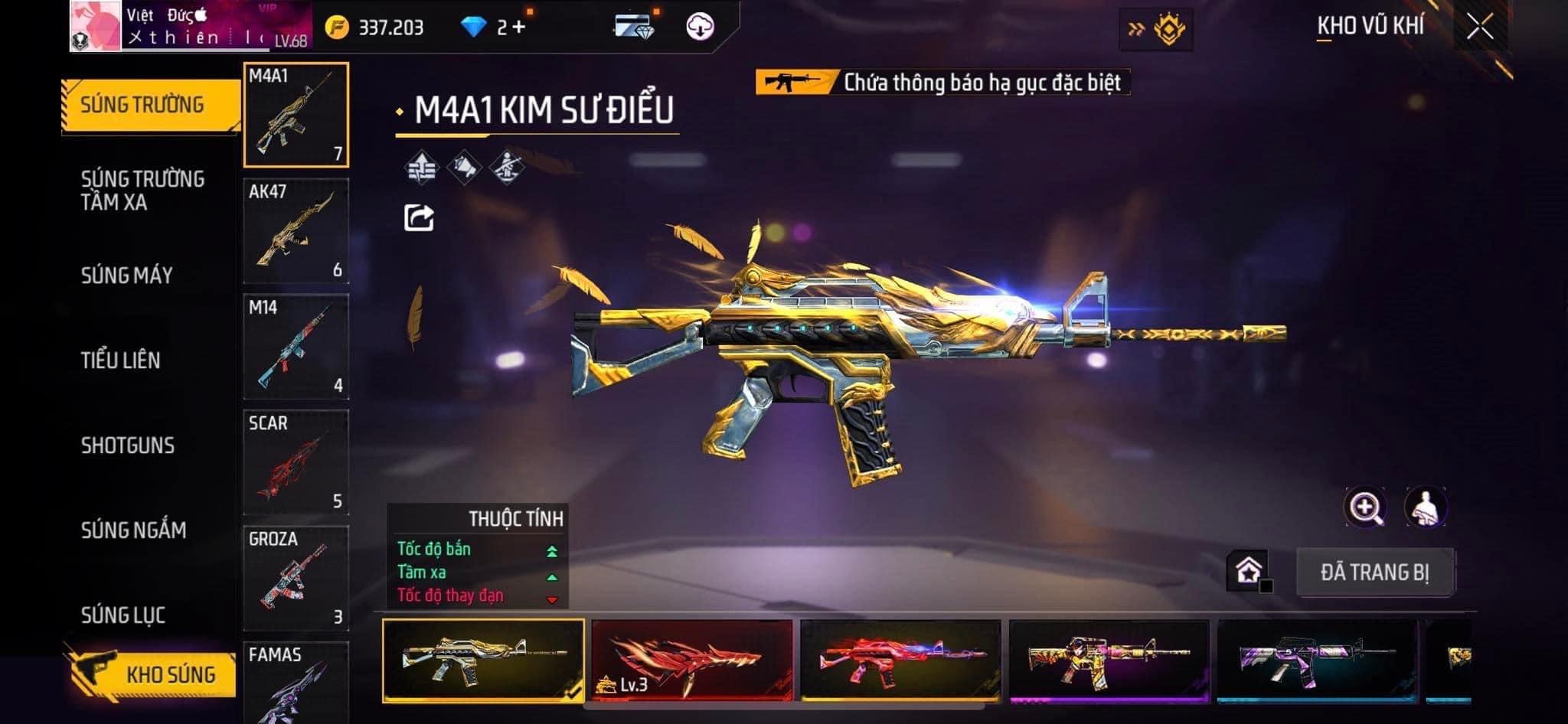Switch to Súng Trường Tầm Xa category
The image size is (1568, 724).
(143, 191)
